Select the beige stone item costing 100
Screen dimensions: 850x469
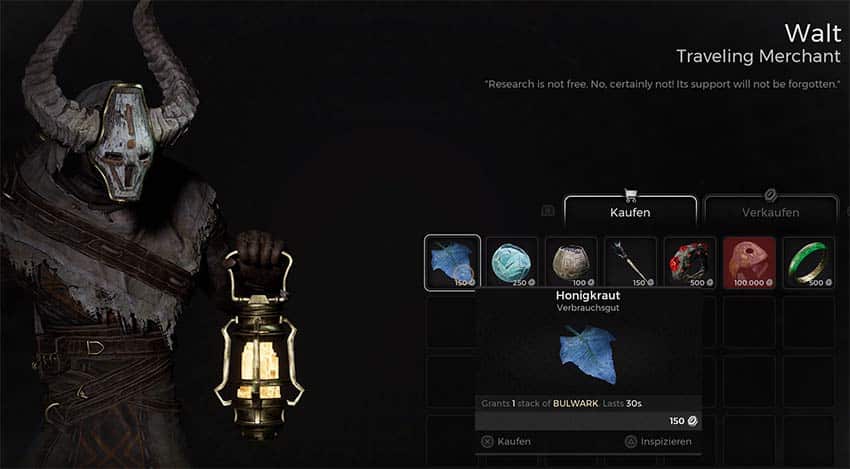[571, 262]
